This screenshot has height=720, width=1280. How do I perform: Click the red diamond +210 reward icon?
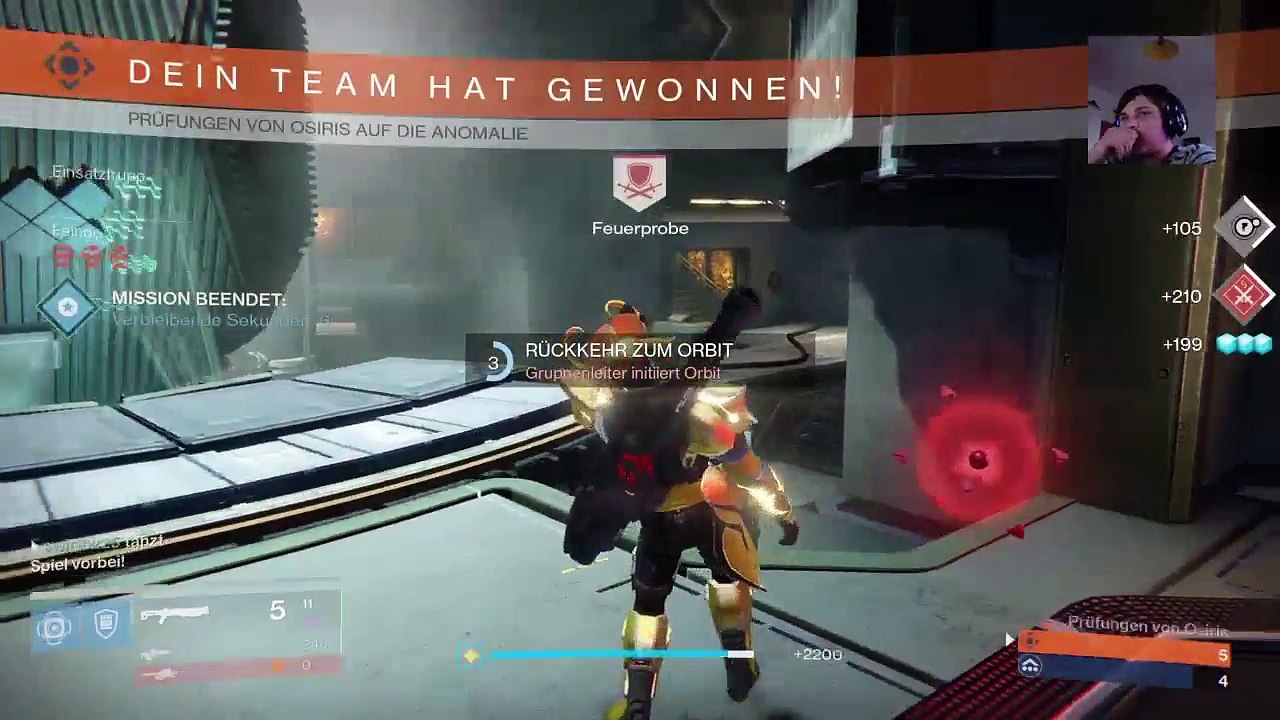1243,296
